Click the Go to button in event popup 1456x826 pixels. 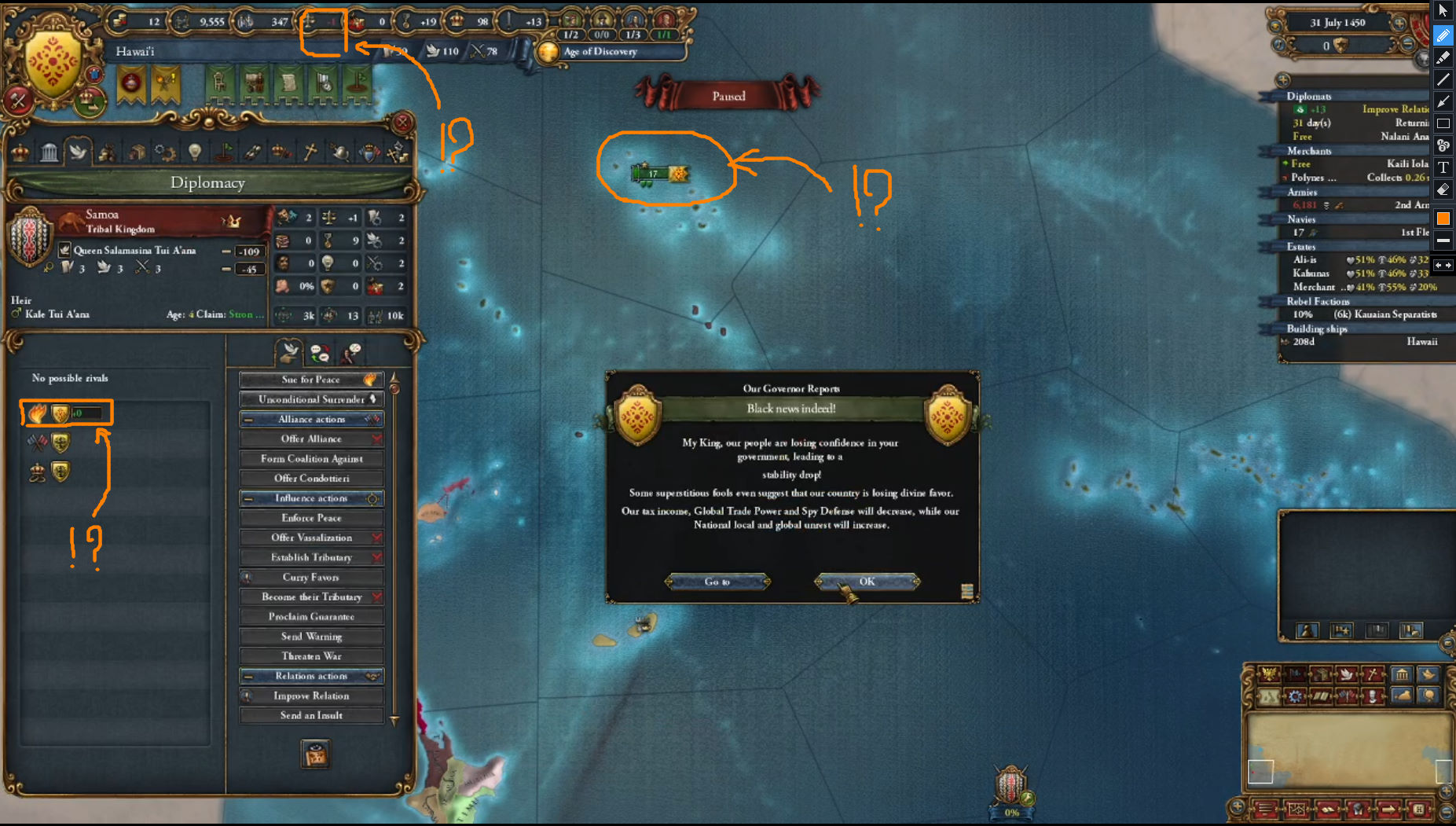click(717, 582)
